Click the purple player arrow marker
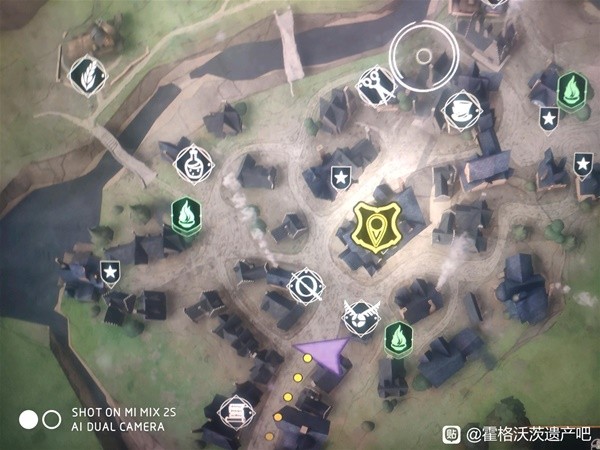This screenshot has height=450, width=600. [323, 354]
